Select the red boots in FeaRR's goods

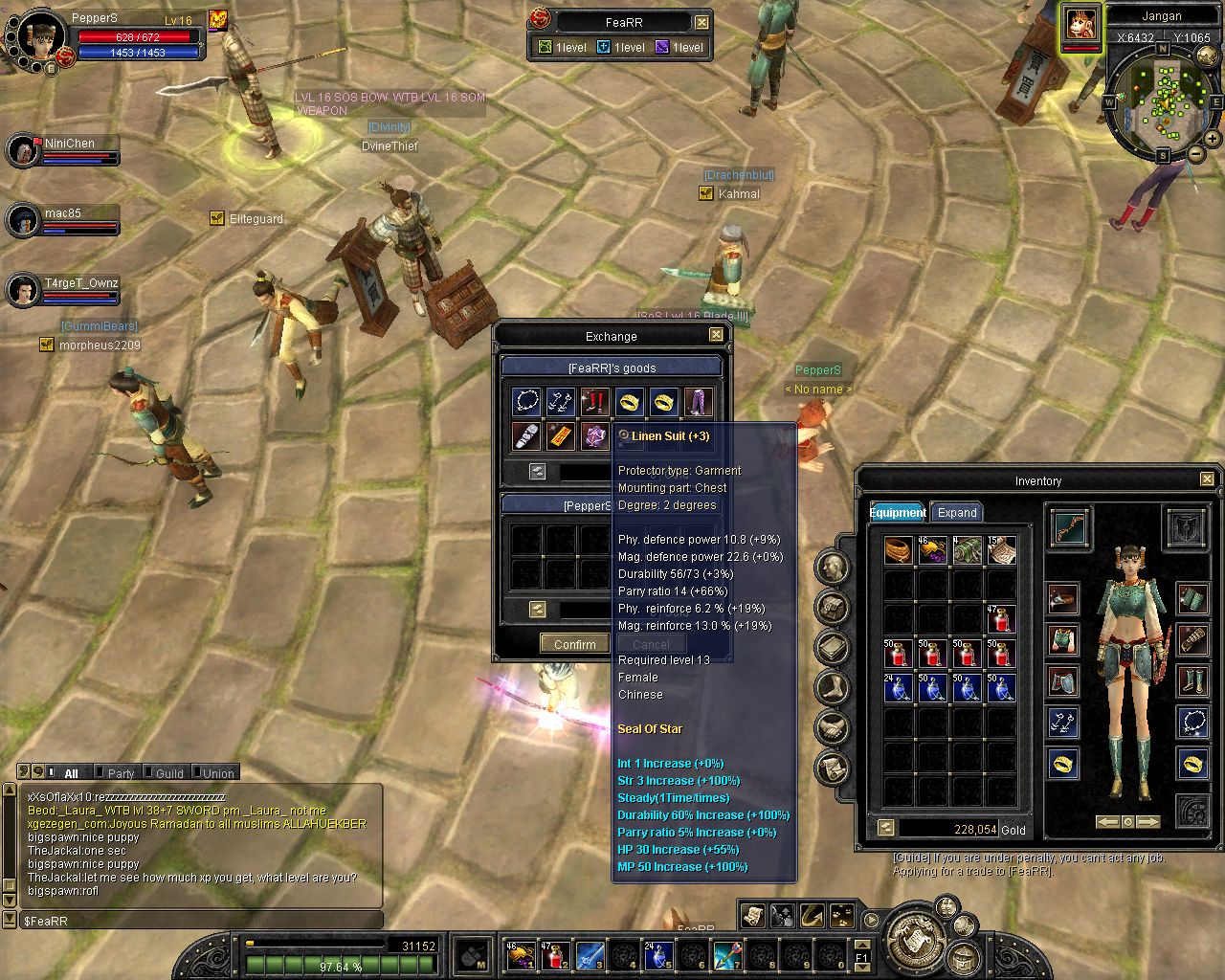(x=595, y=402)
